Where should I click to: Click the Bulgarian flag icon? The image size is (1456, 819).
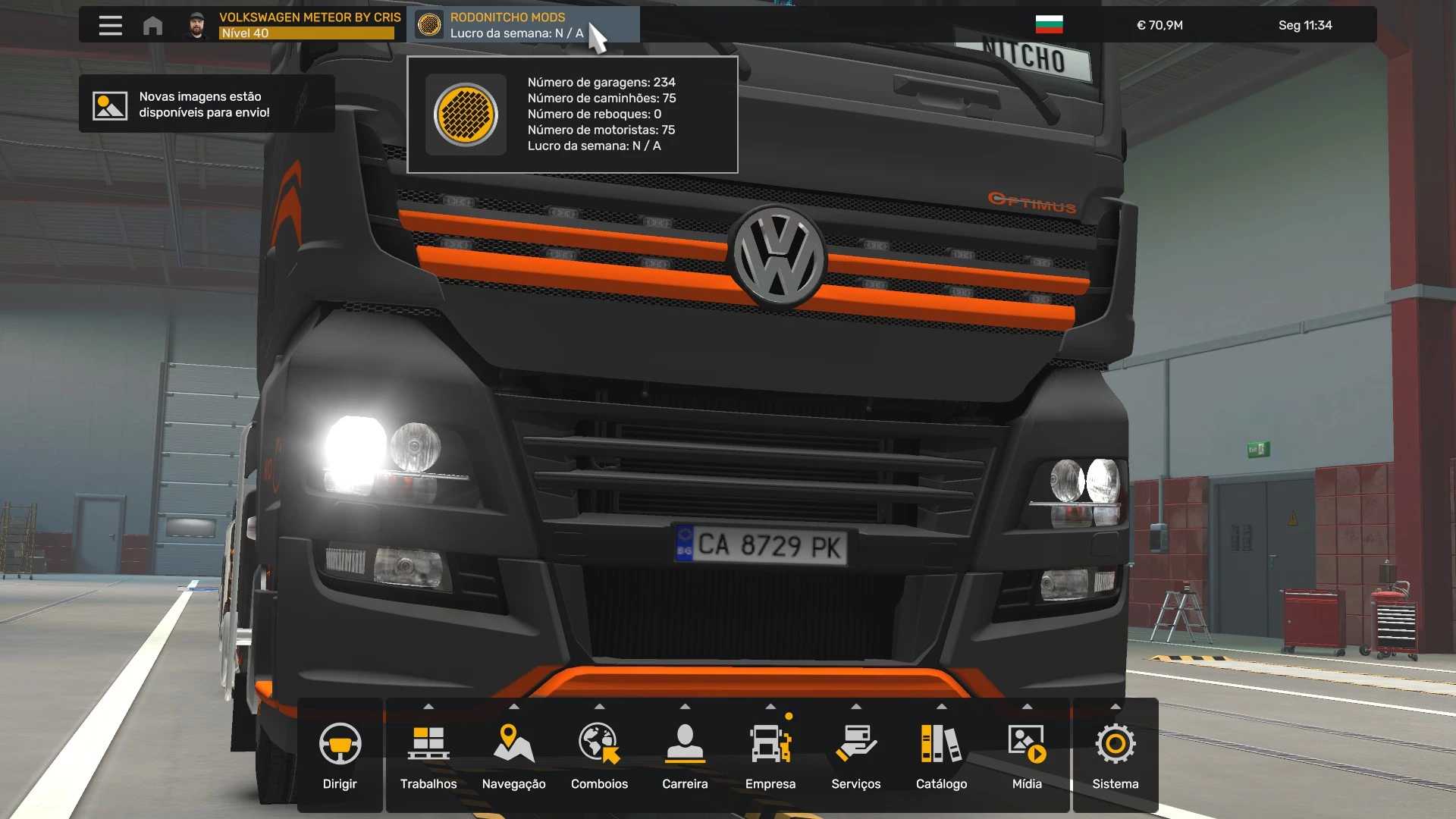pyautogui.click(x=1049, y=25)
